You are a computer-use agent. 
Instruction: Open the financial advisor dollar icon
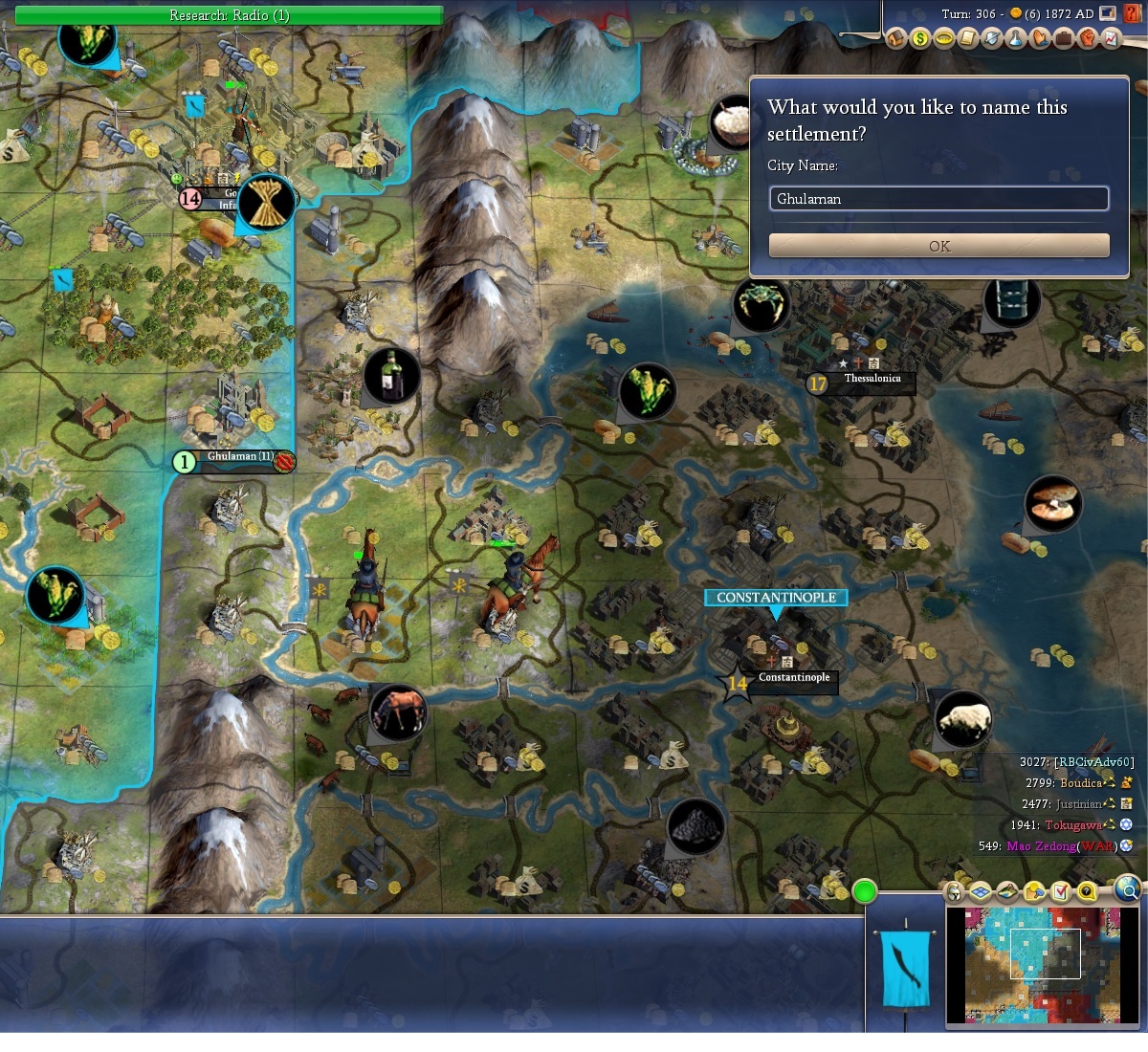click(x=920, y=38)
